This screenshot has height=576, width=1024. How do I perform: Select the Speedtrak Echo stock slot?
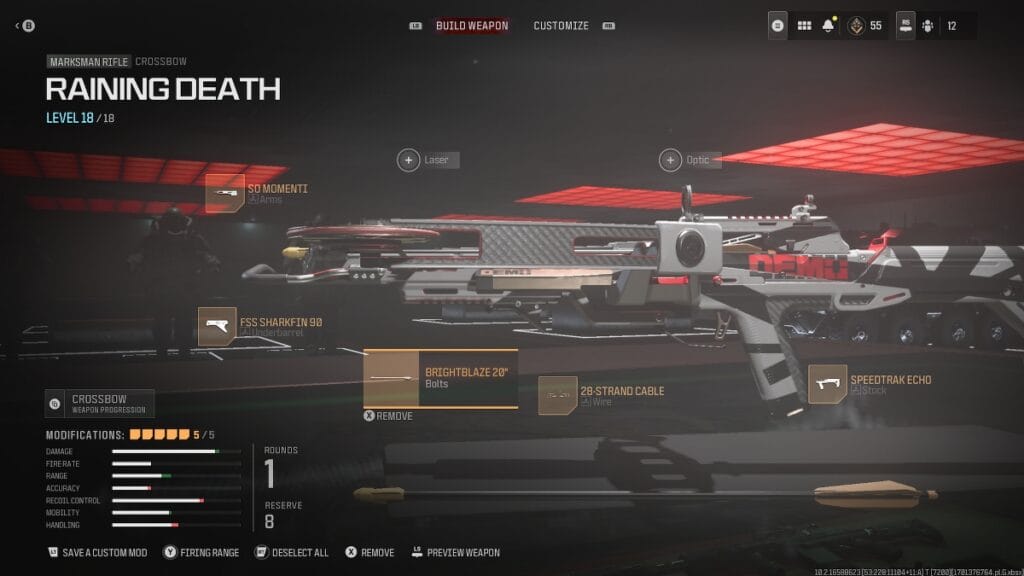click(827, 385)
